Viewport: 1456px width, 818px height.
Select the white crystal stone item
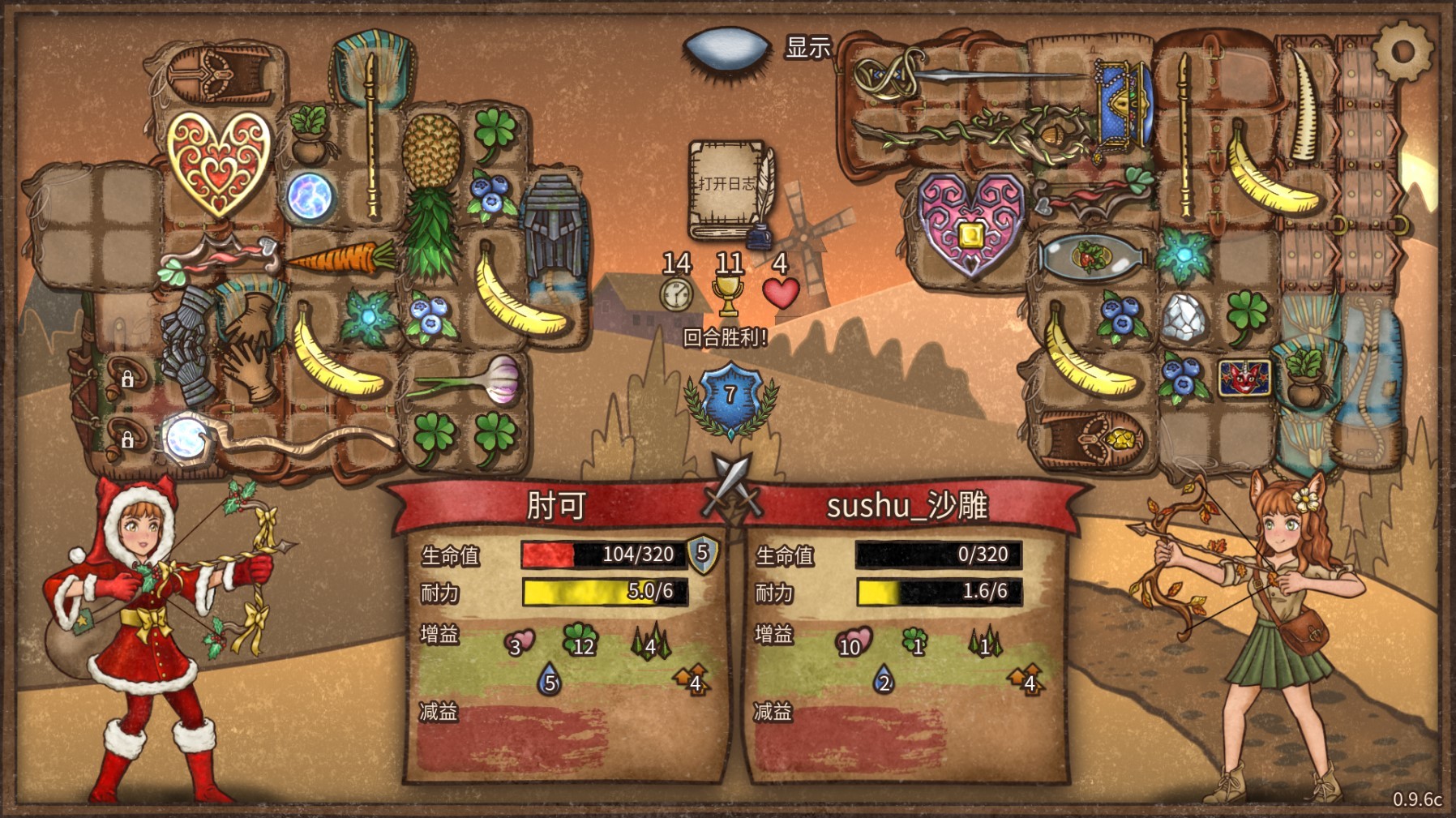pos(1183,316)
